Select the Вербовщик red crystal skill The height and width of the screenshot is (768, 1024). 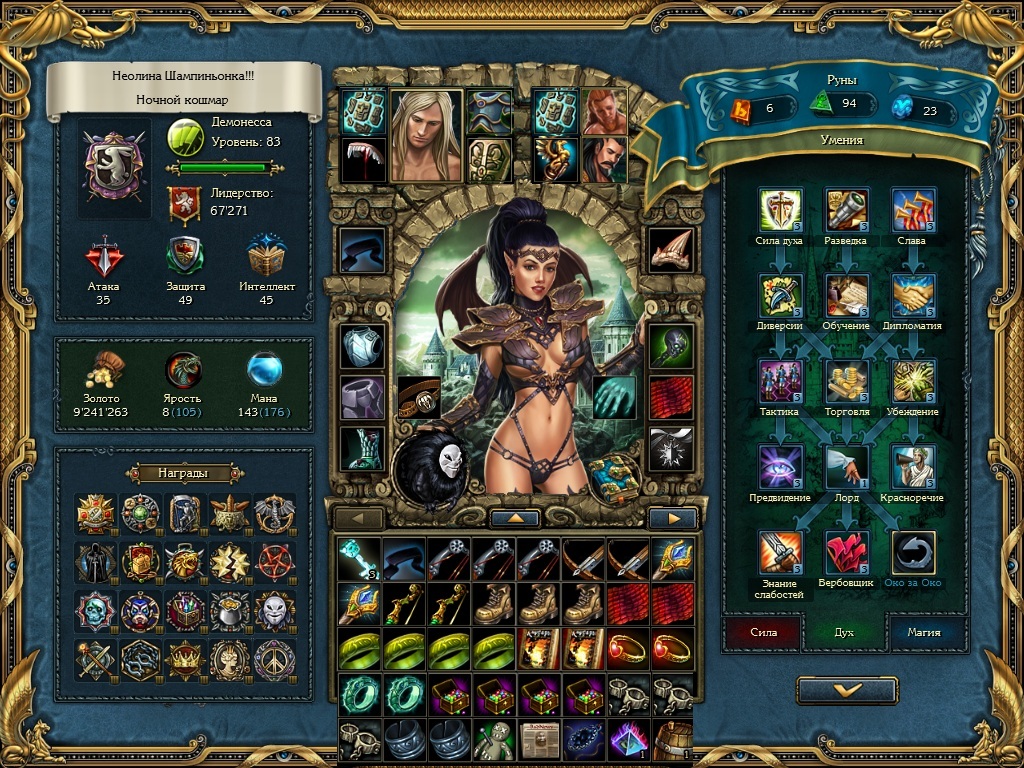point(846,552)
